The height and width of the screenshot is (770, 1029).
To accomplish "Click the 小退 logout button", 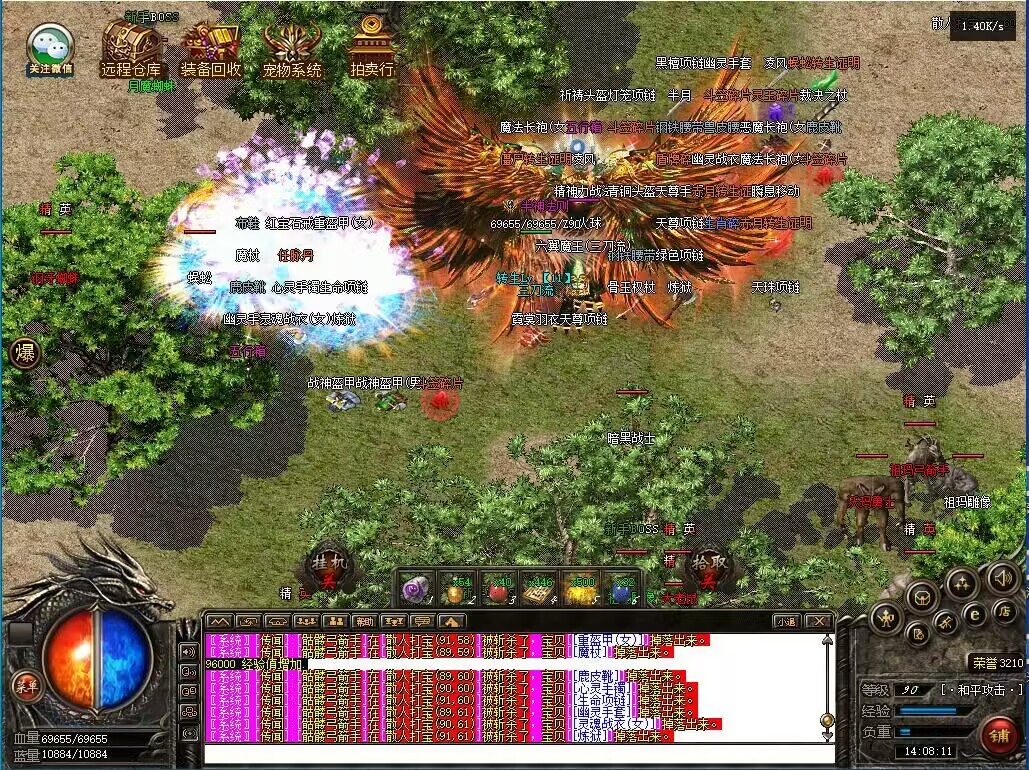I will (786, 621).
